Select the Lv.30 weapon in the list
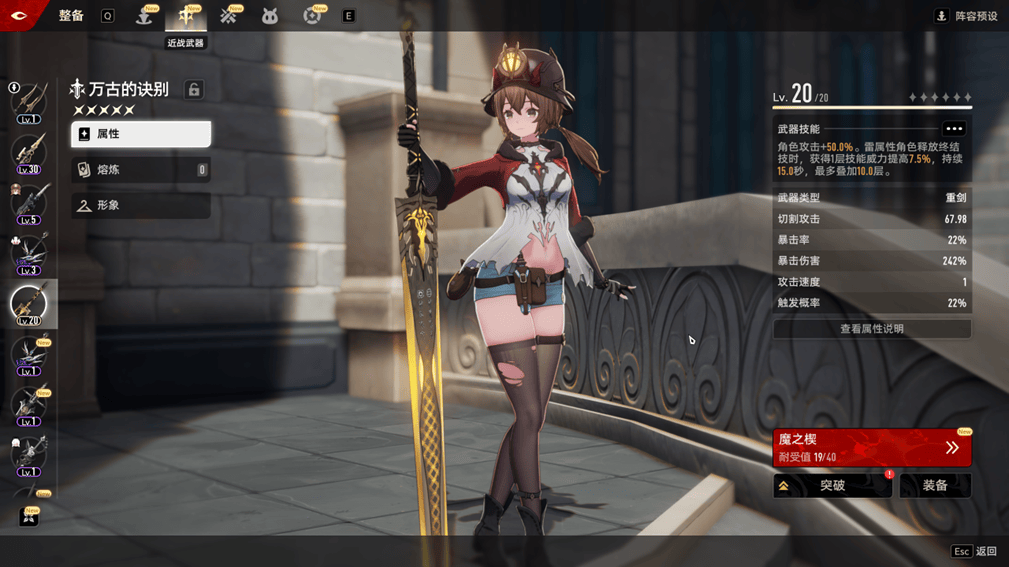 point(28,154)
